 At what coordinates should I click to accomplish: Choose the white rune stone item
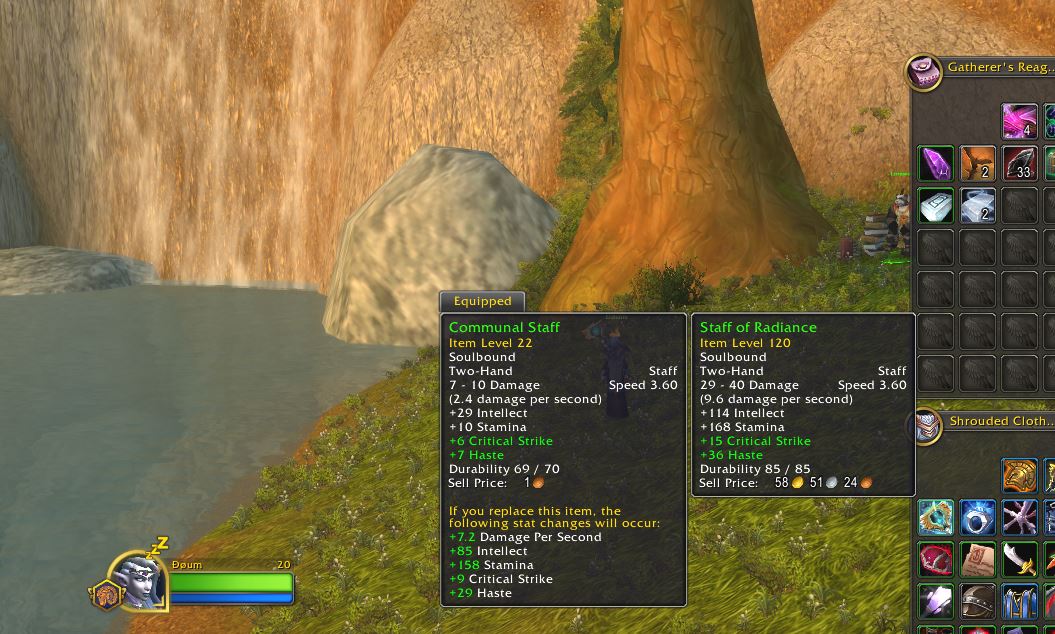936,205
